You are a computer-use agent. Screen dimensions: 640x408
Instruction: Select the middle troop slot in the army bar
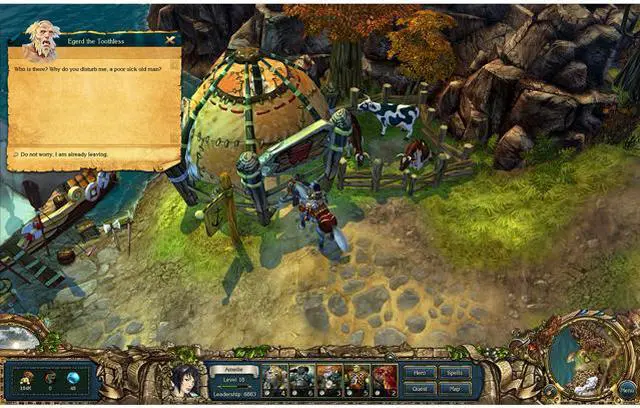click(x=330, y=381)
